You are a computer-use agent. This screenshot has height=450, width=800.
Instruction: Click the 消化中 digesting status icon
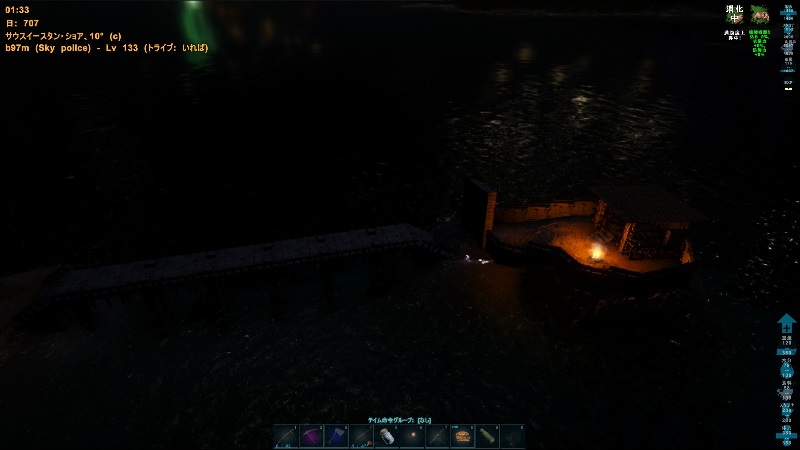(735, 14)
